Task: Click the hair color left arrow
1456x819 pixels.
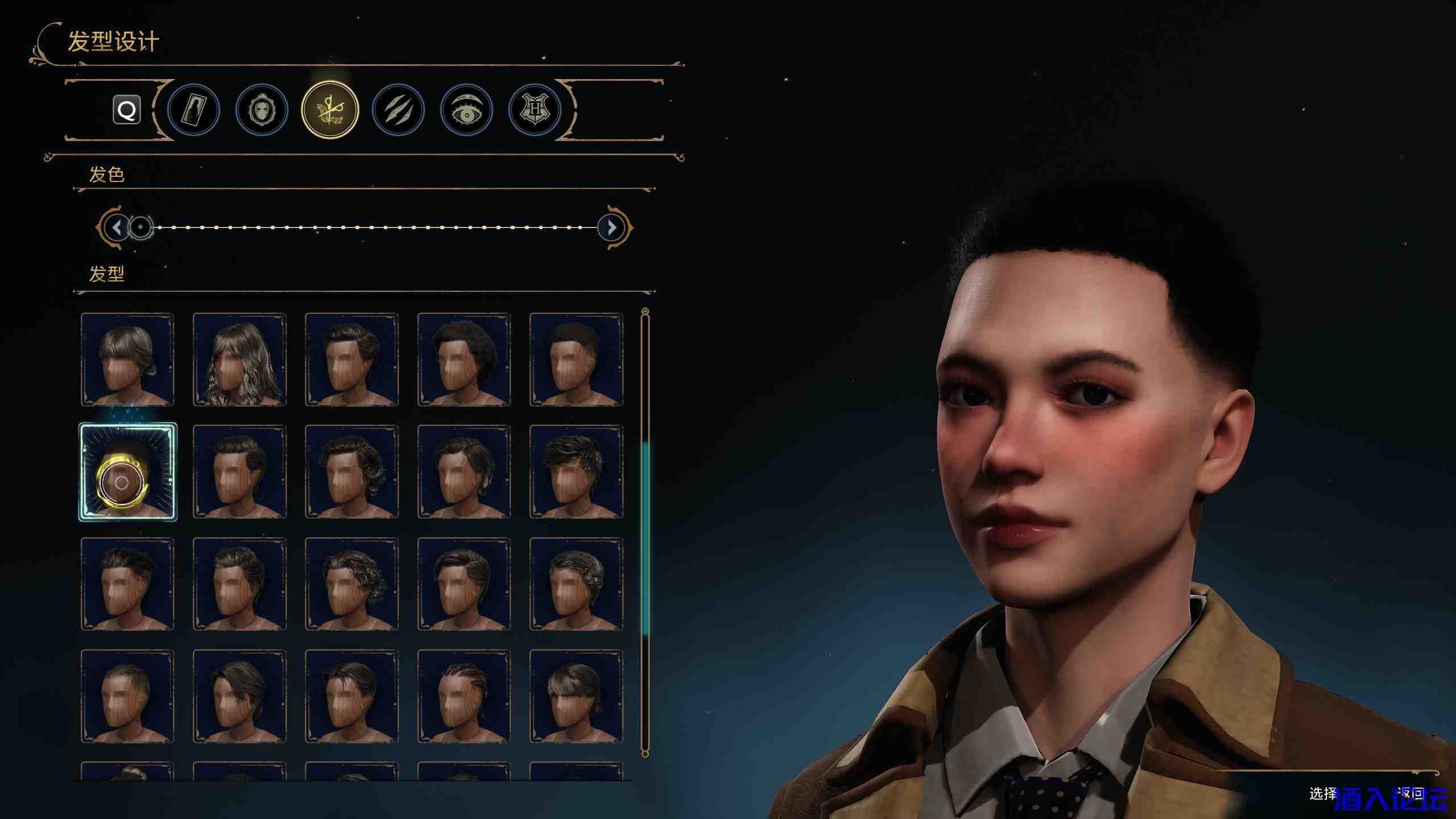Action: point(117,227)
